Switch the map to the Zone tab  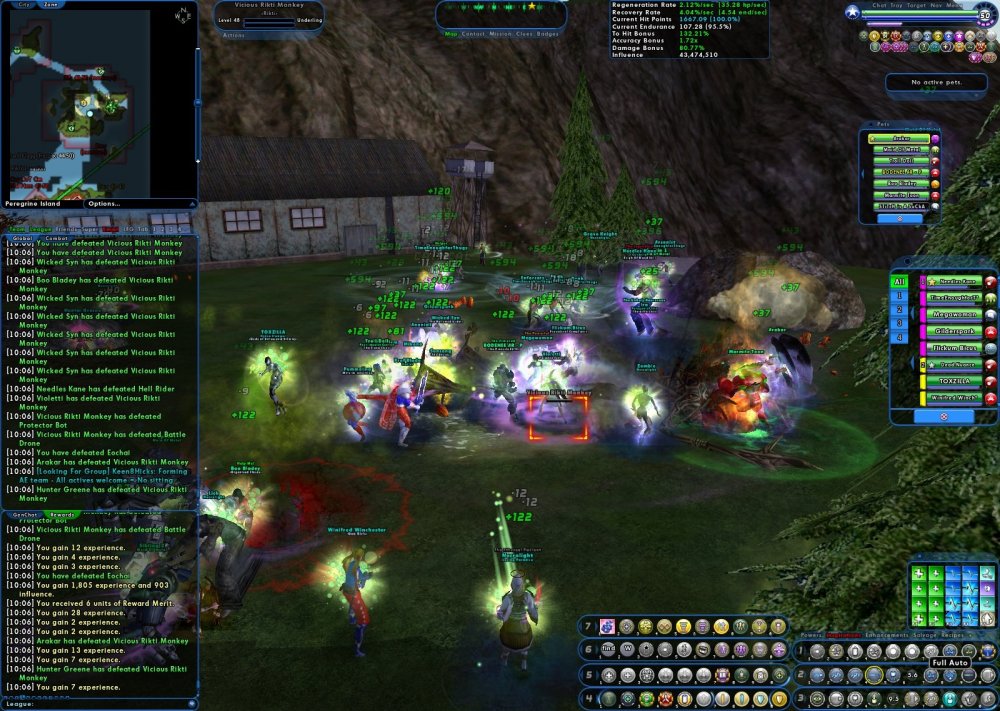coord(50,4)
